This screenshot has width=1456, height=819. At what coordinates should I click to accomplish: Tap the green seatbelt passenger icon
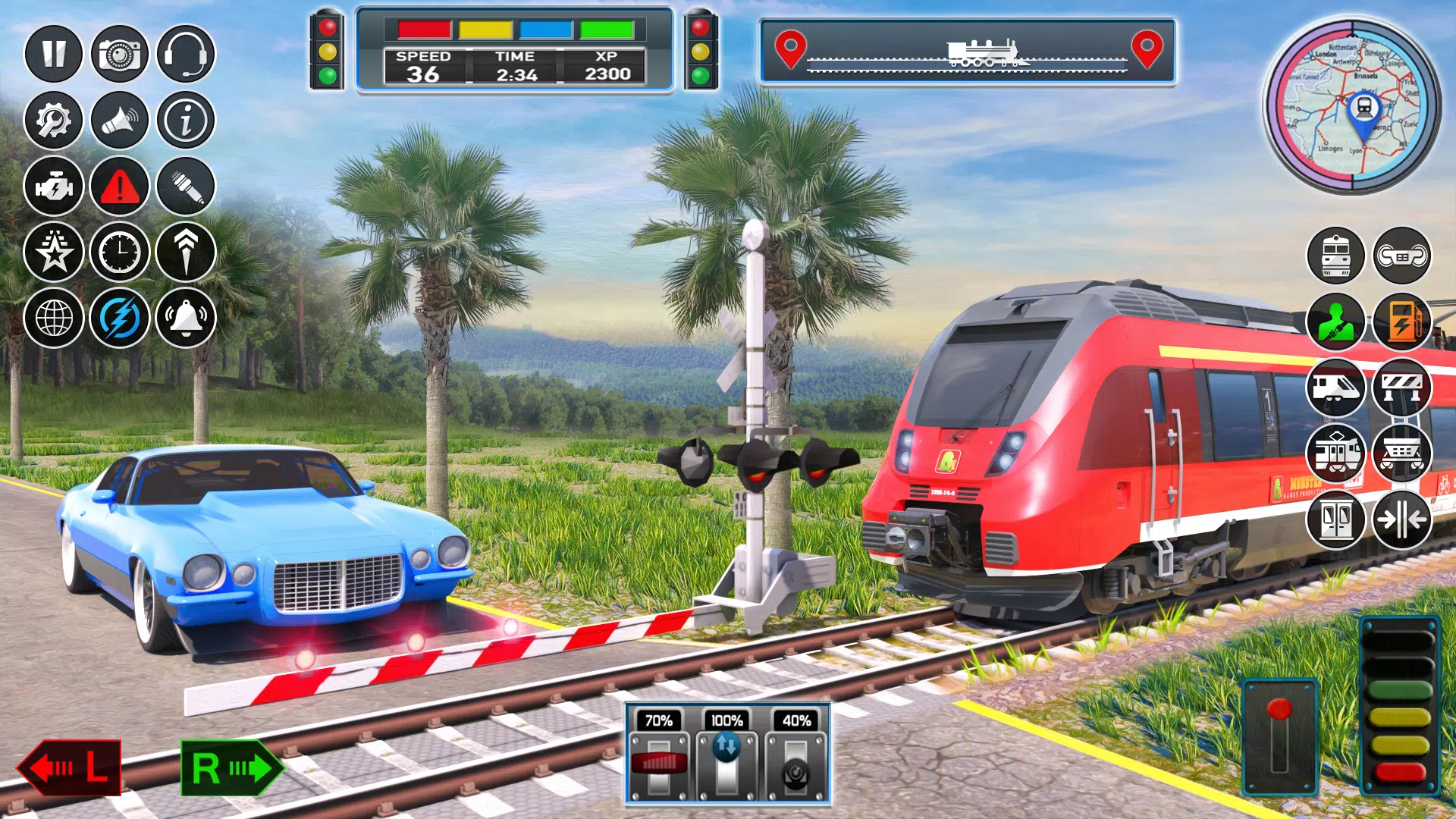coord(1337,322)
